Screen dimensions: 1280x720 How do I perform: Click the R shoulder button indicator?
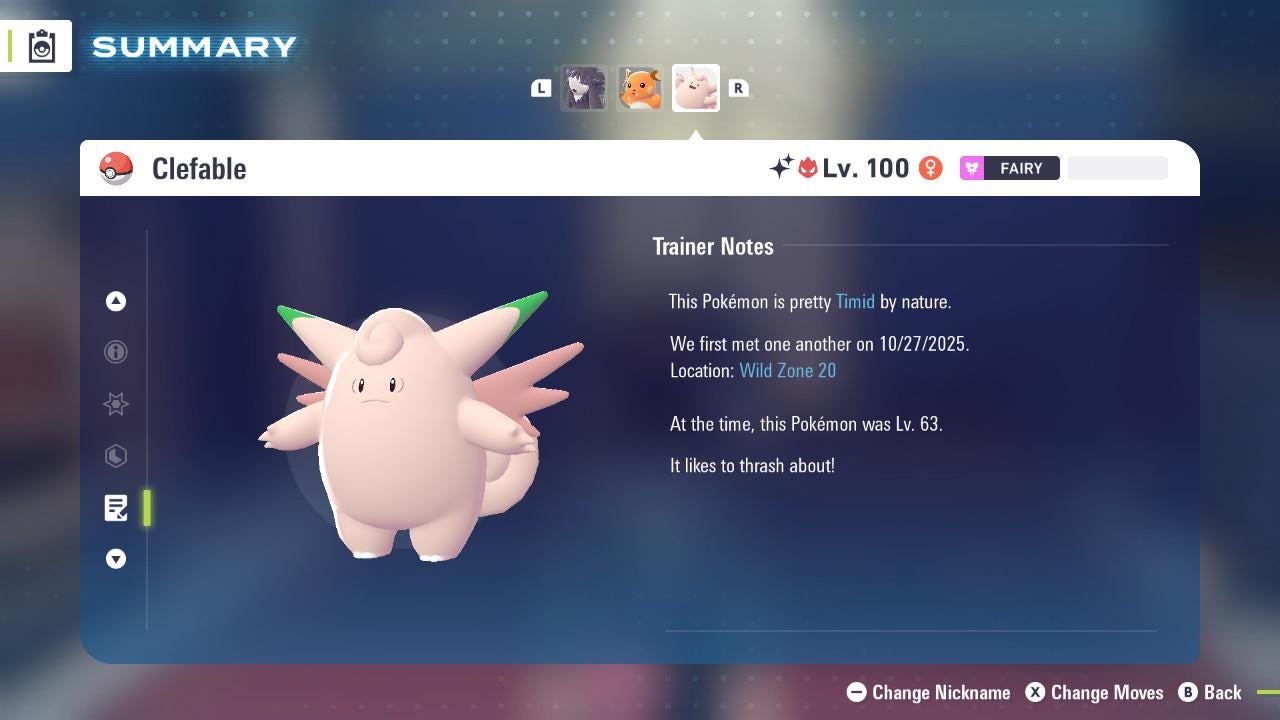click(739, 88)
